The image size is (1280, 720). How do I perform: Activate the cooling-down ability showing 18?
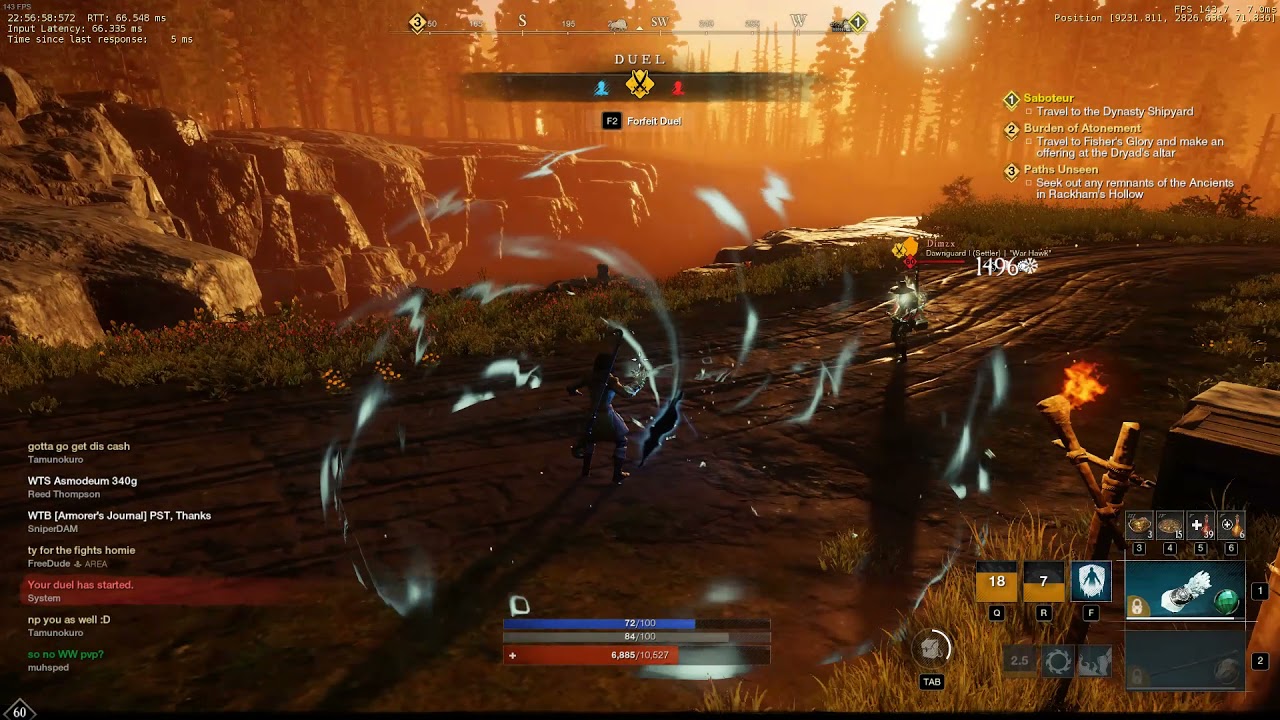pos(996,582)
